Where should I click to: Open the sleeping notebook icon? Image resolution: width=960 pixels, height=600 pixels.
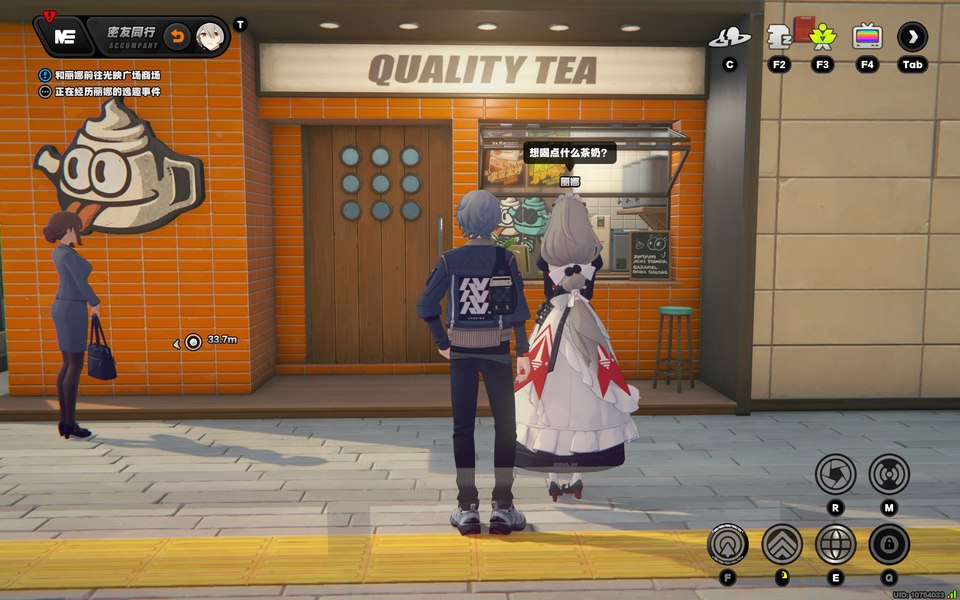pyautogui.click(x=779, y=38)
